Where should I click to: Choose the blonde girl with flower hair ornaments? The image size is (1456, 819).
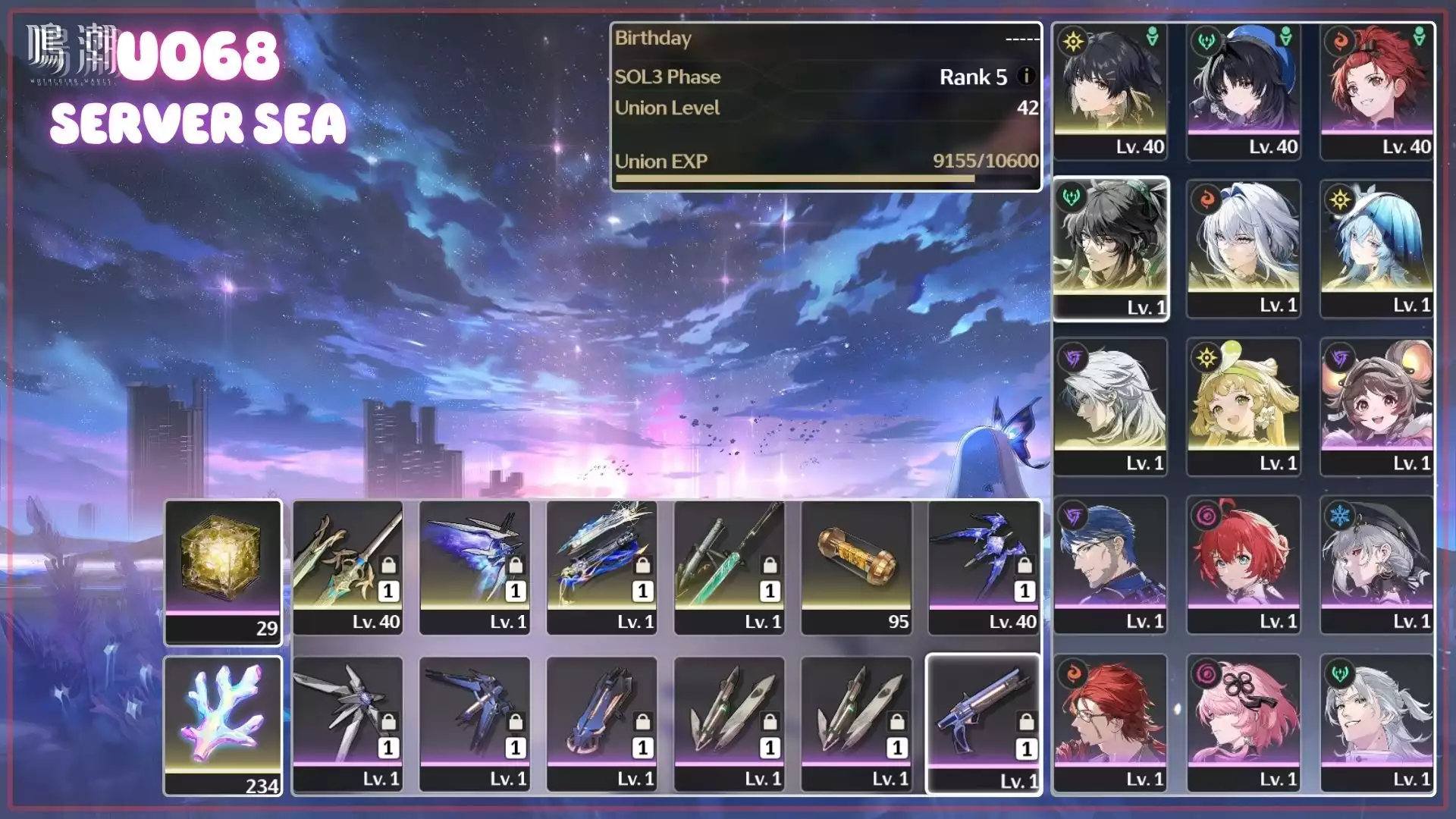point(1244,406)
